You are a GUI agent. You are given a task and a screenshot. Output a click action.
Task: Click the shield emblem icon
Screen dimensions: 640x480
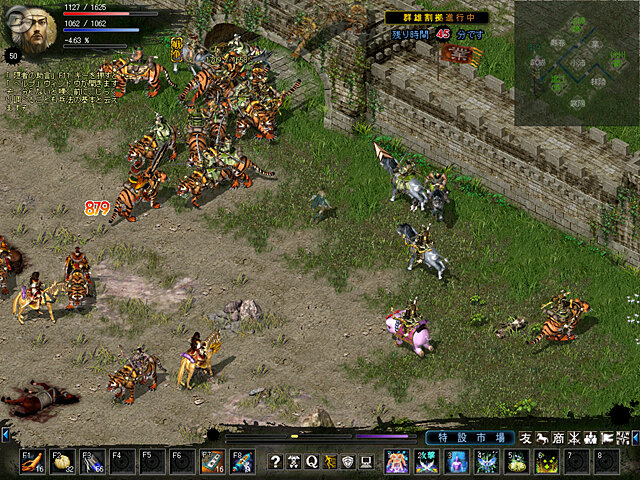(x=348, y=461)
